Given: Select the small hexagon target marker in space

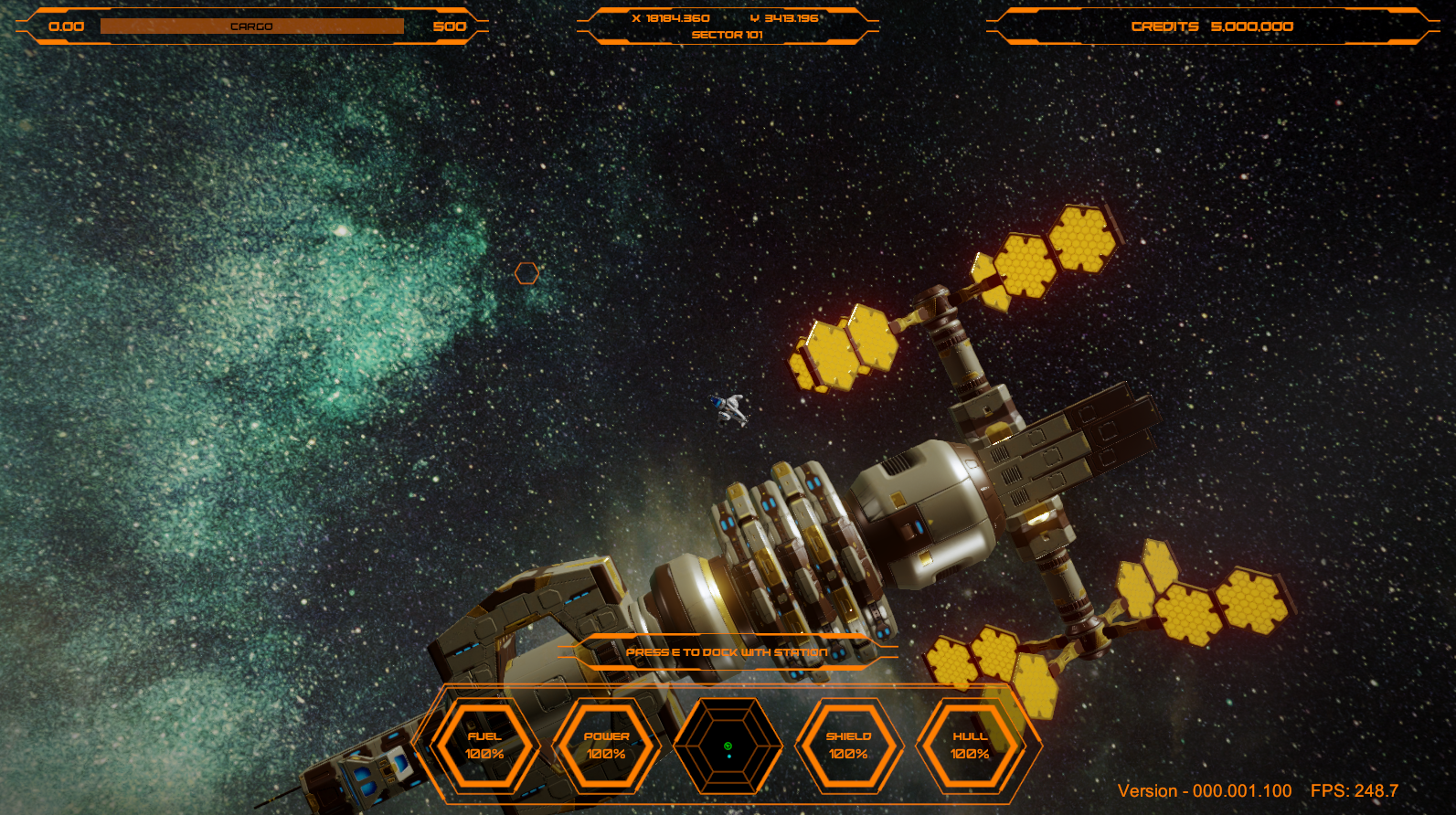Looking at the screenshot, I should [x=528, y=273].
